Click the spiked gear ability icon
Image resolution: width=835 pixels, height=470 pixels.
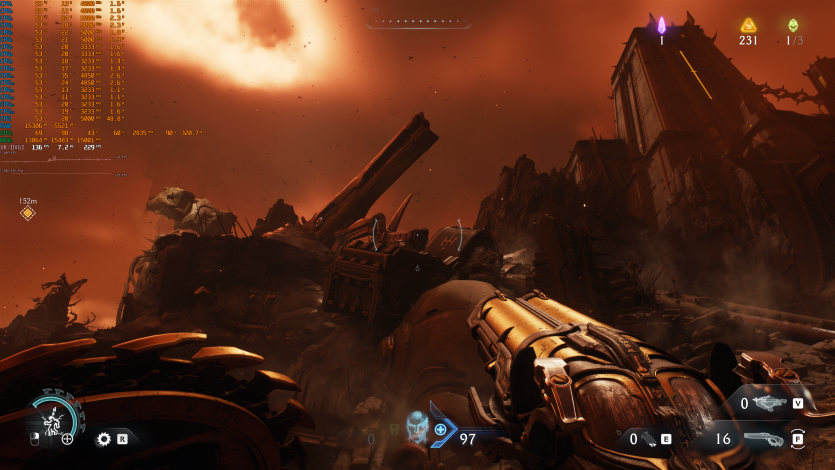pyautogui.click(x=103, y=438)
